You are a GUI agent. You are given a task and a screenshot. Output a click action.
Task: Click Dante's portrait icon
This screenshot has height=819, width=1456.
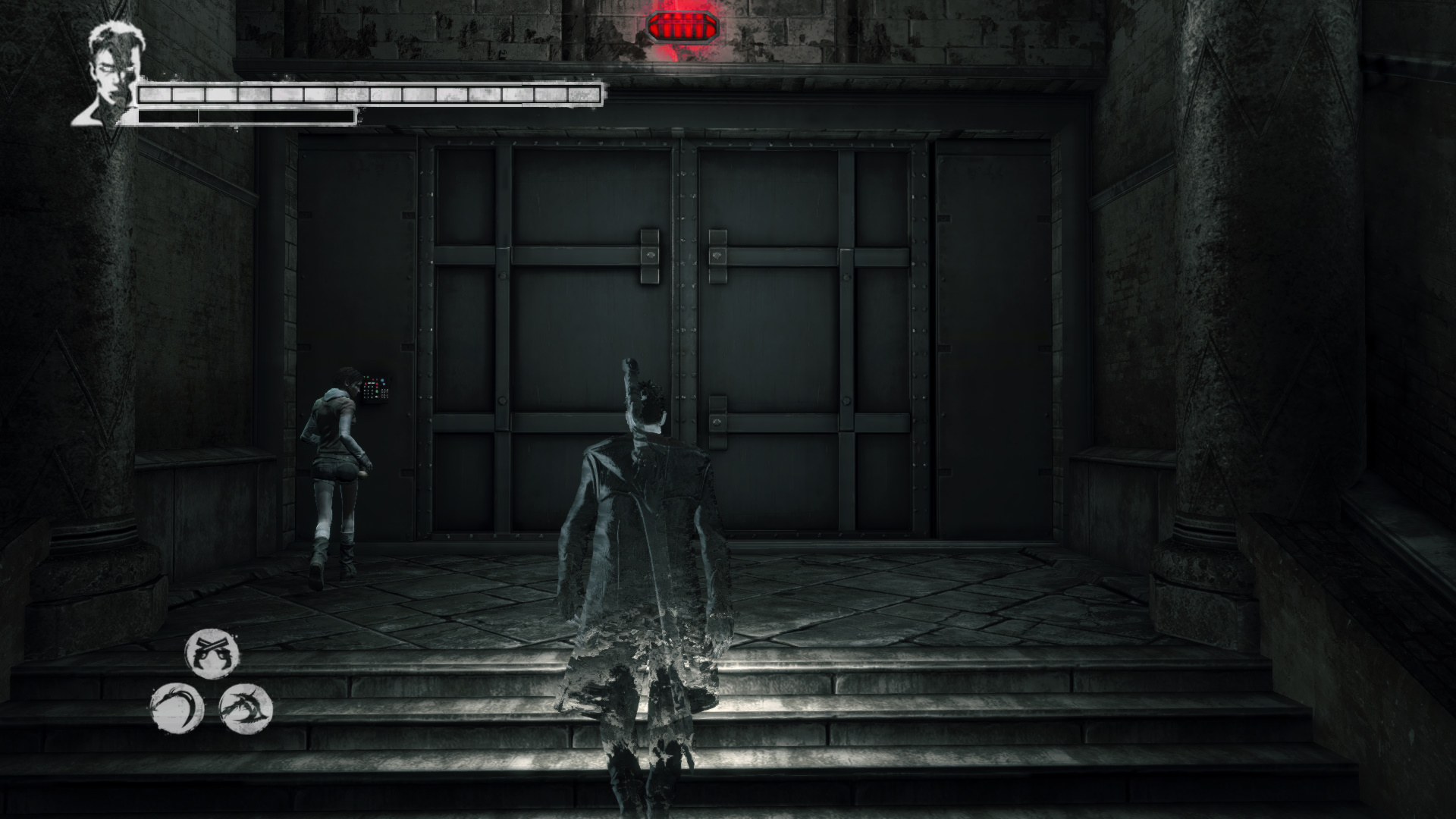108,74
